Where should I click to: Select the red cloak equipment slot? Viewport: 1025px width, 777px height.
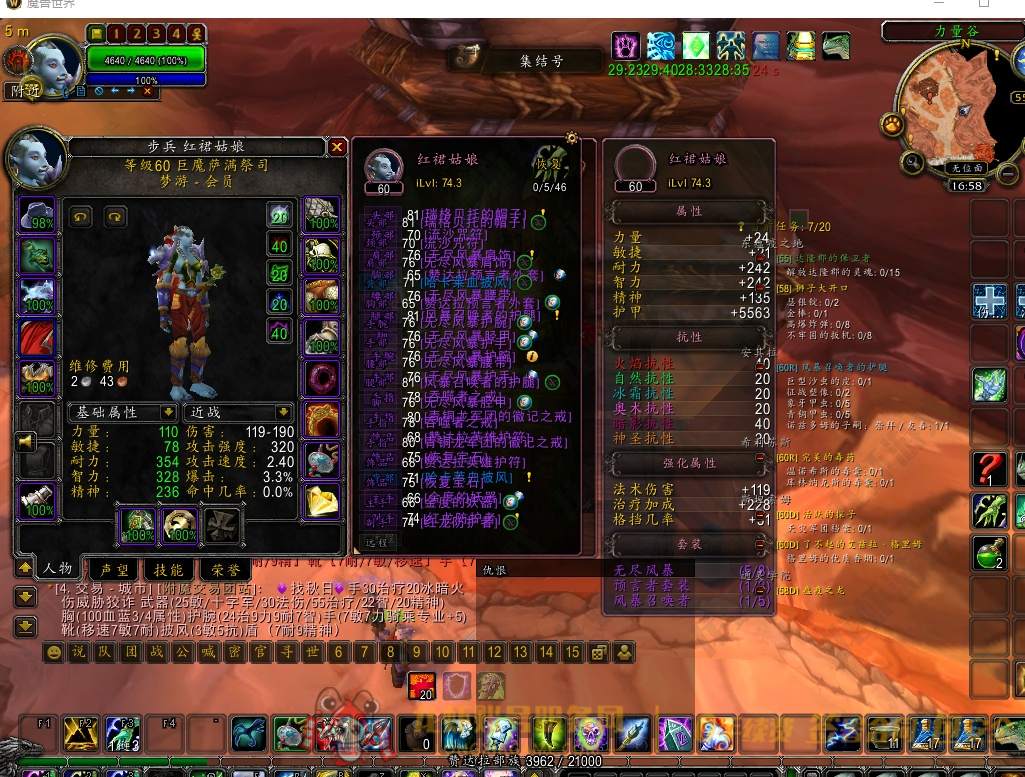37,339
